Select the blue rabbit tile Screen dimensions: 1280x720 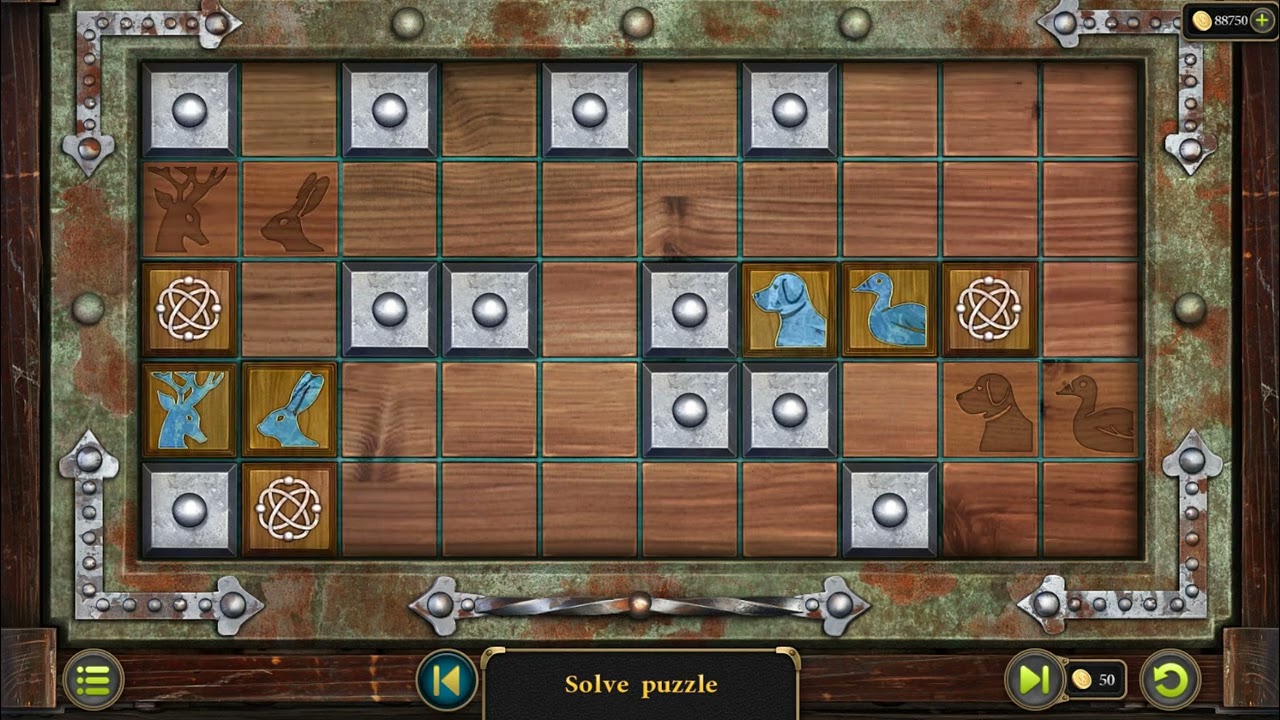pyautogui.click(x=290, y=410)
